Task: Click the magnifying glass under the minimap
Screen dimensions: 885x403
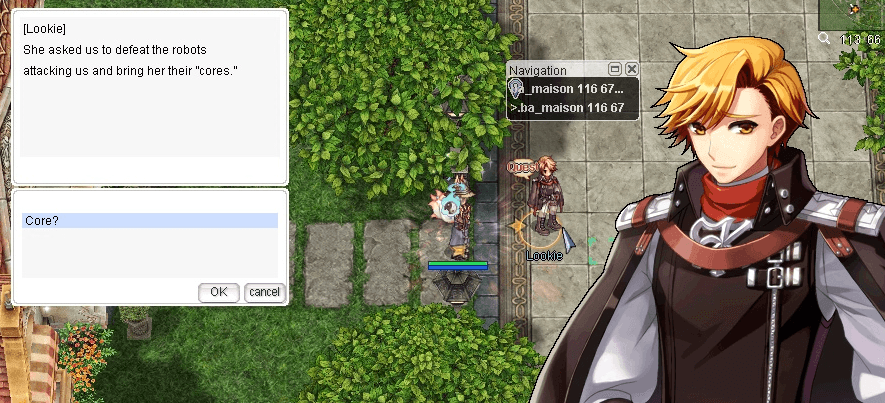Action: pos(824,38)
